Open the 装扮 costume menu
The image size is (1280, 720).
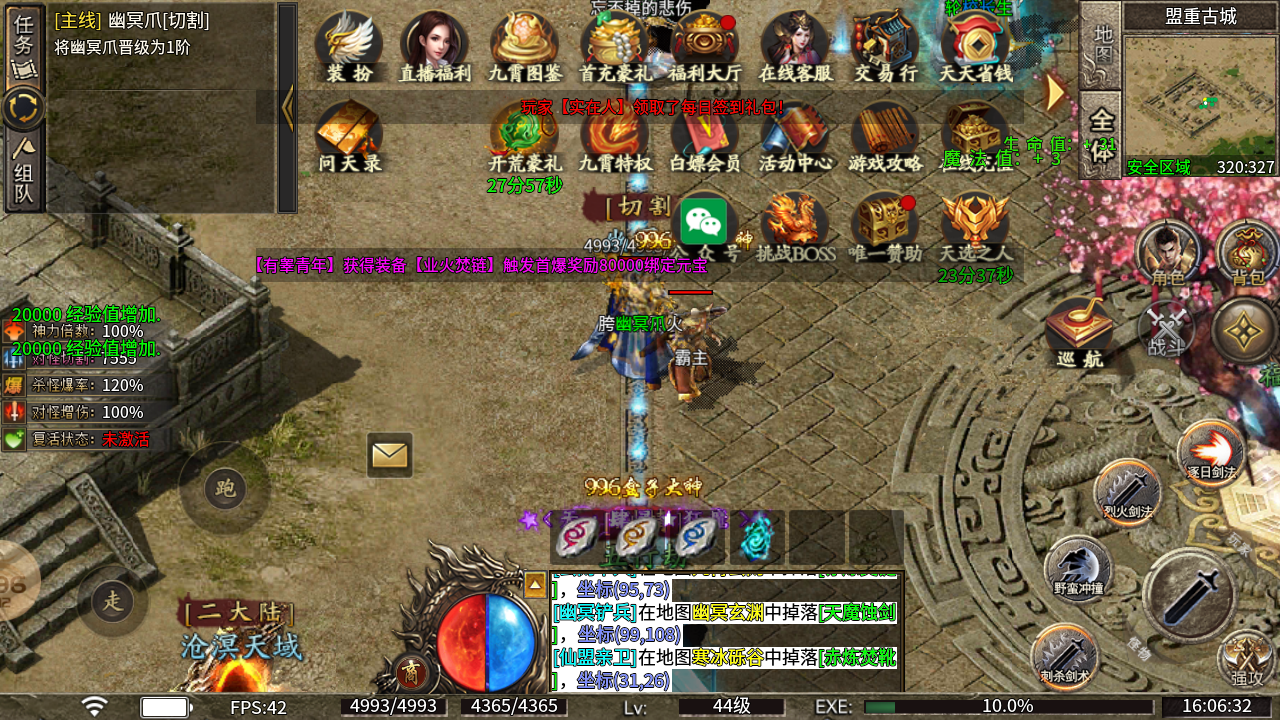click(x=349, y=45)
